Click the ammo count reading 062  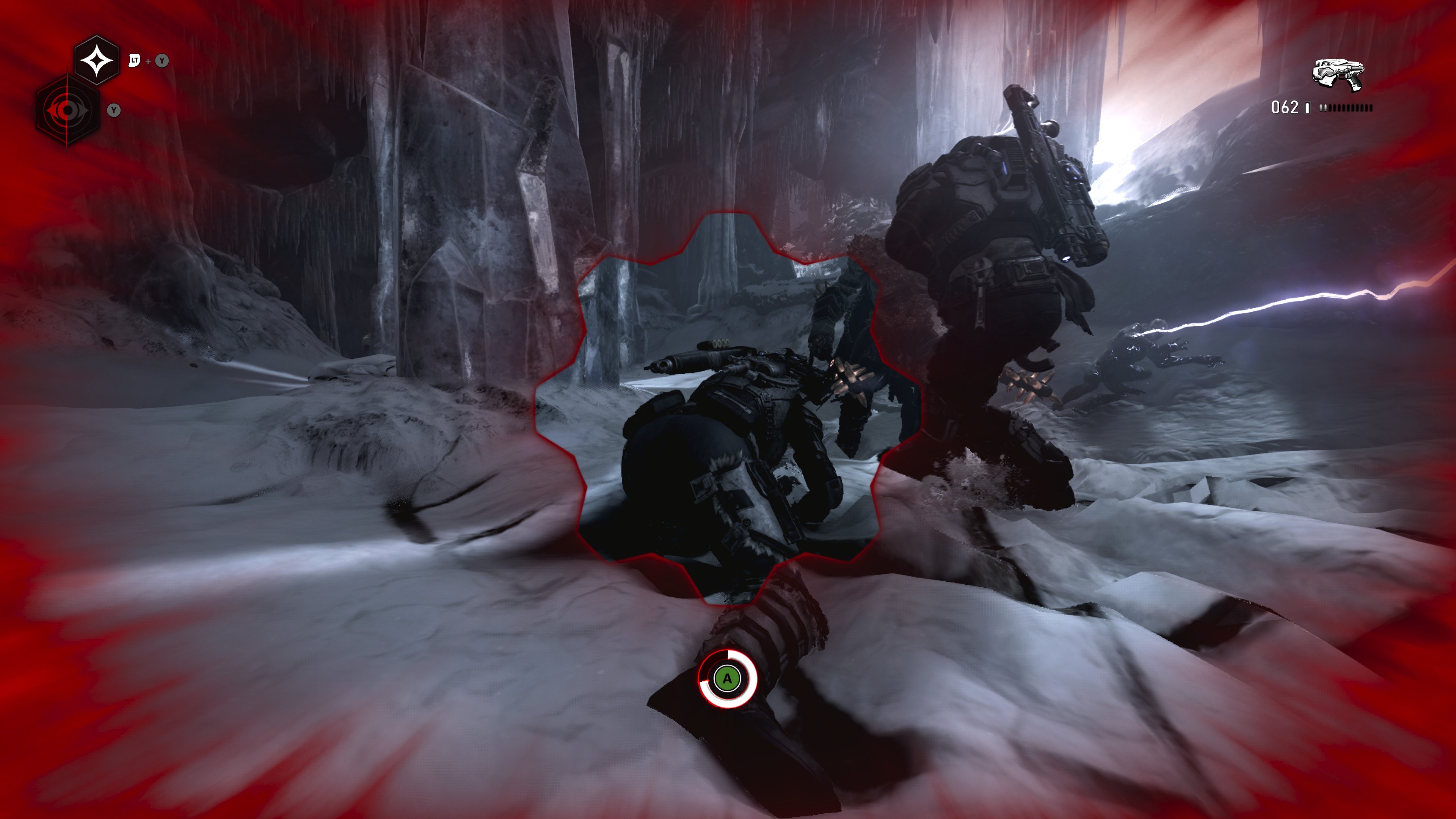[x=1285, y=108]
